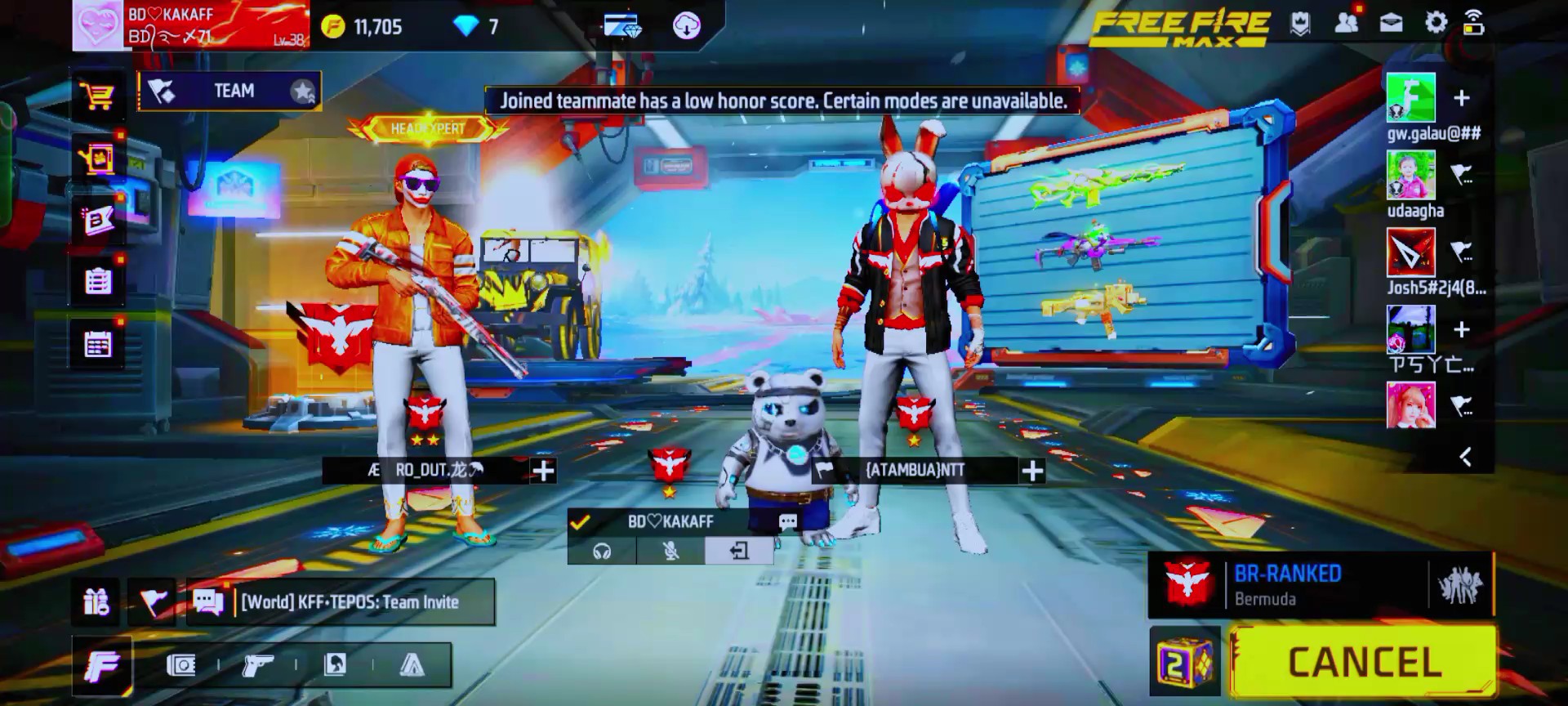Toggle the microphone mute icon under BD♡KAKAFF
The image size is (1568, 706).
click(670, 552)
